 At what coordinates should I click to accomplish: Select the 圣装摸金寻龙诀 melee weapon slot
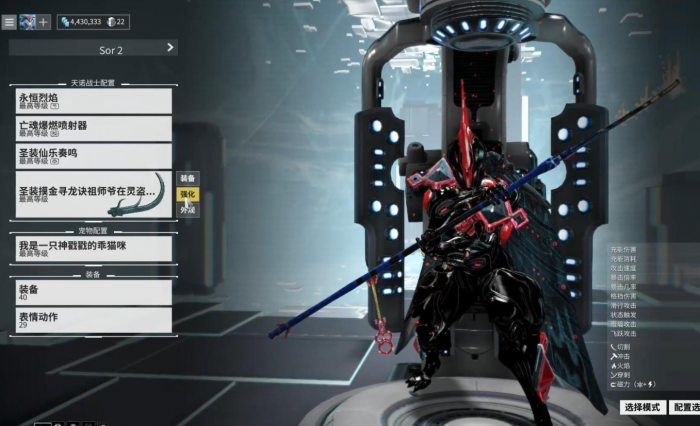click(95, 194)
